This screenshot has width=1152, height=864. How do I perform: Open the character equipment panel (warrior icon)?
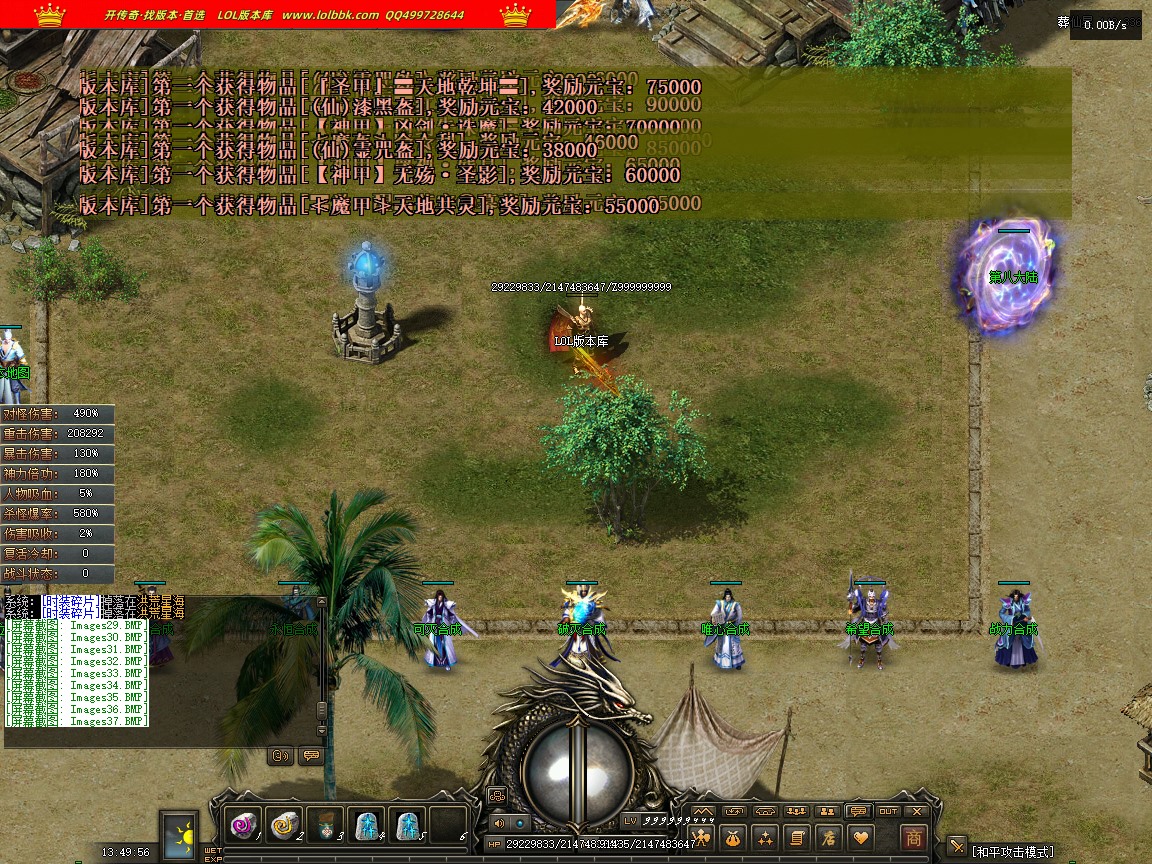[702, 838]
